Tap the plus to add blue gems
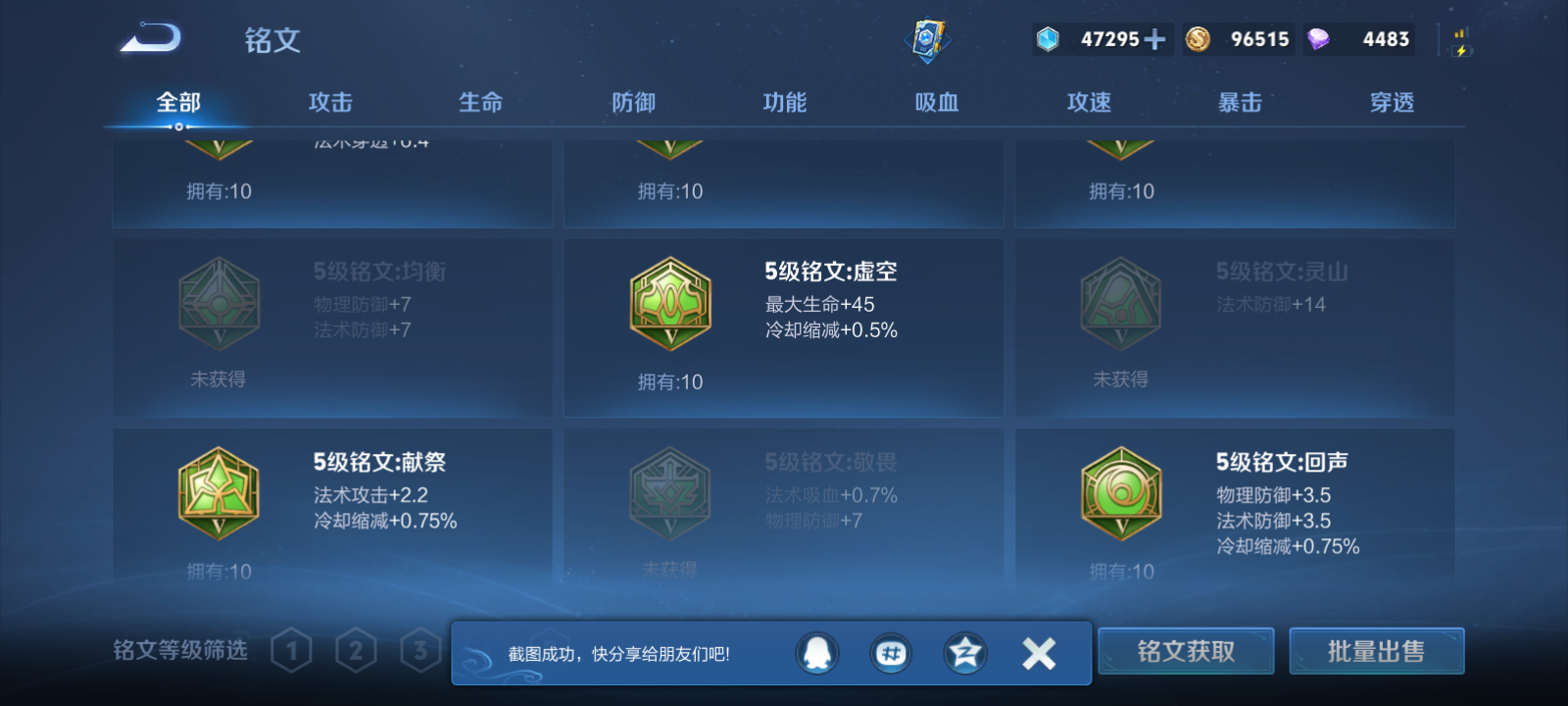Image resolution: width=1568 pixels, height=706 pixels. pos(1153,39)
